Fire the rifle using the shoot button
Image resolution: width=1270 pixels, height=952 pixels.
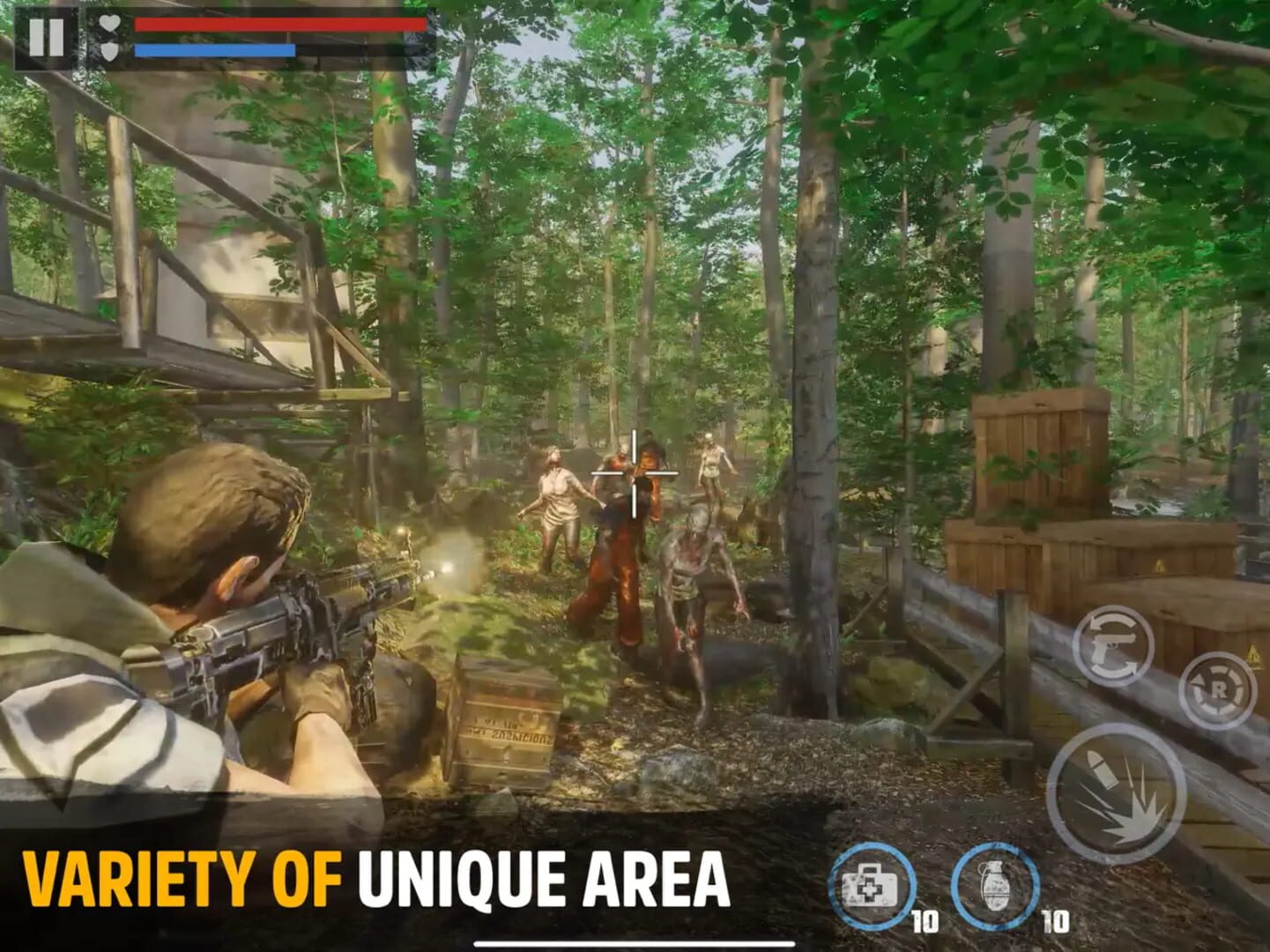pos(1110,792)
